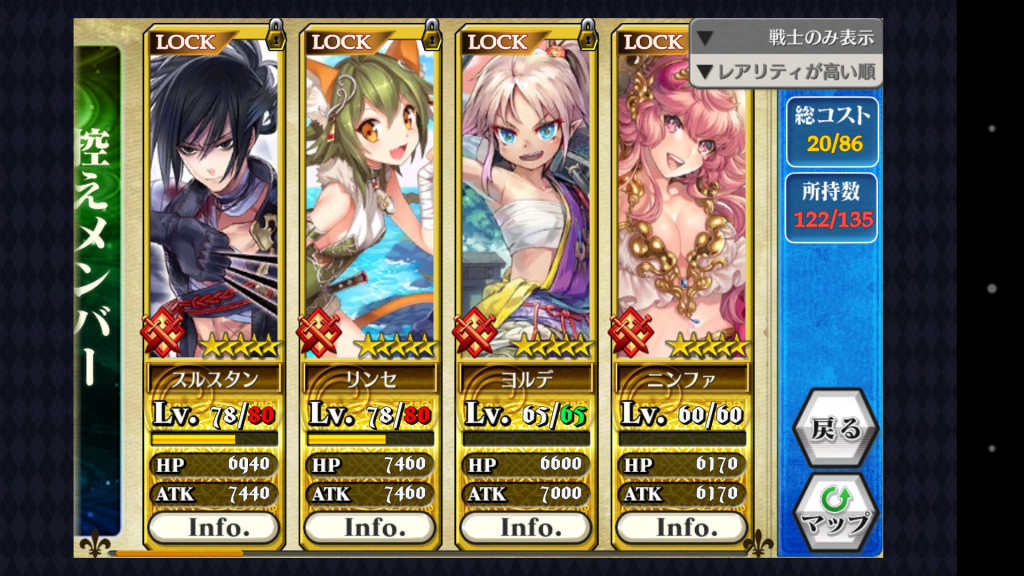Open the マップ map button

(x=835, y=510)
